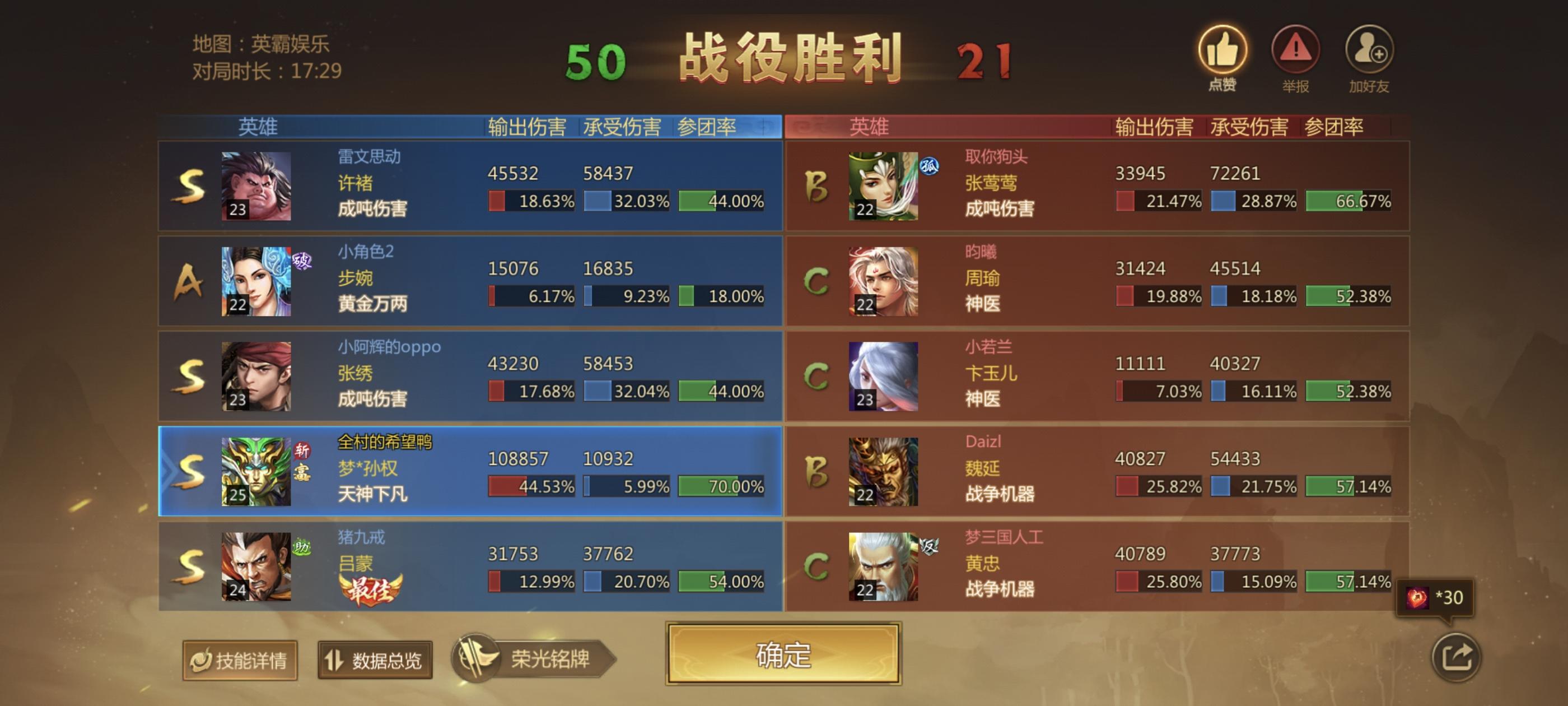
Task: Open 技能详情 skill details
Action: [240, 660]
